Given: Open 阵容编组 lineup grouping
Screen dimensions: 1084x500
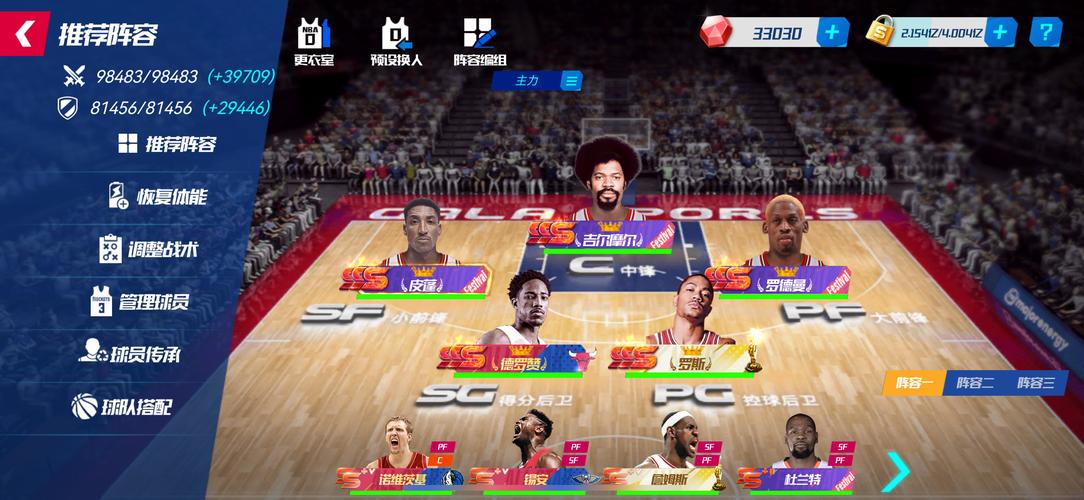Looking at the screenshot, I should click(480, 42).
